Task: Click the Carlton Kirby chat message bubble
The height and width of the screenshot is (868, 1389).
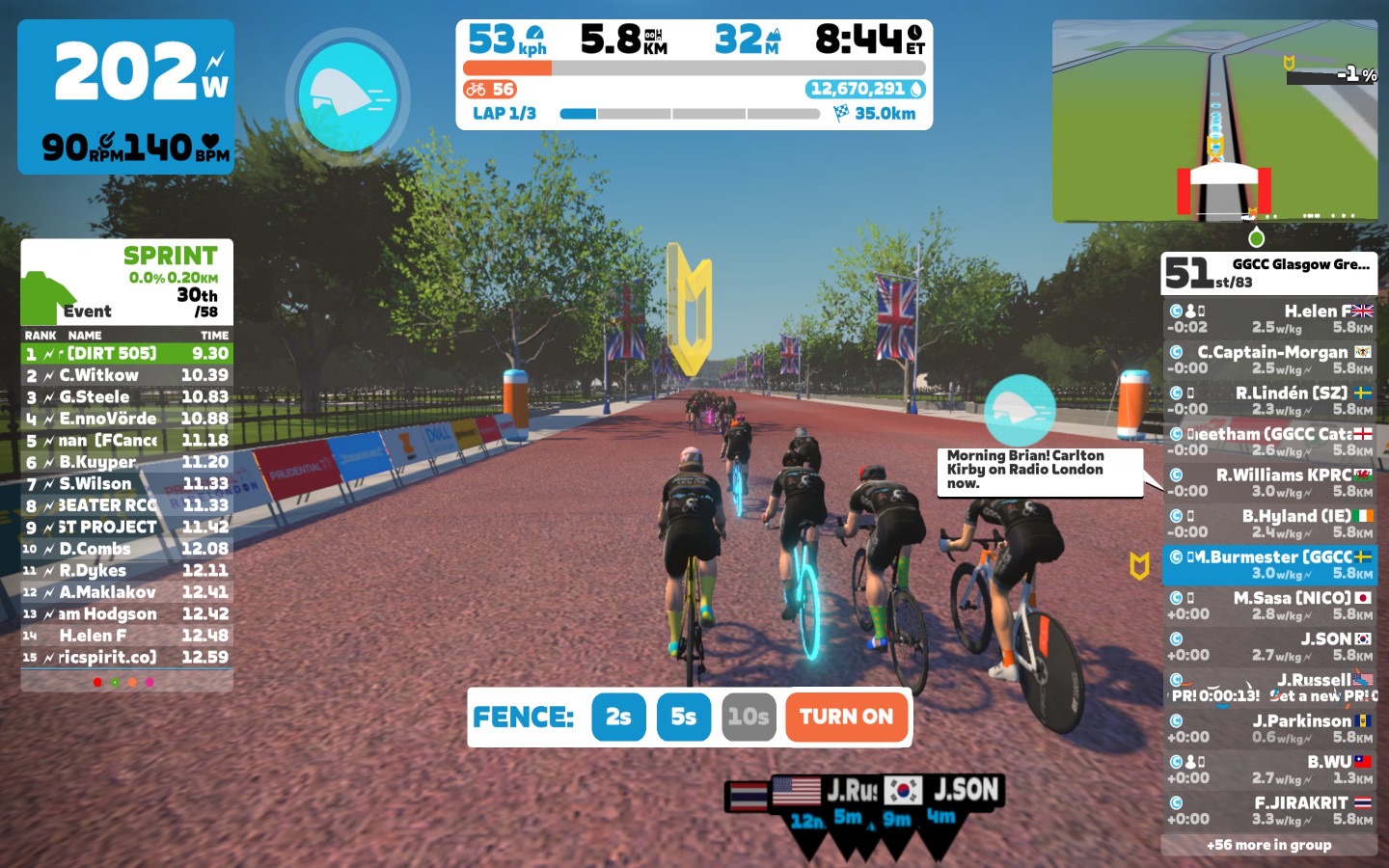Action: [1038, 470]
